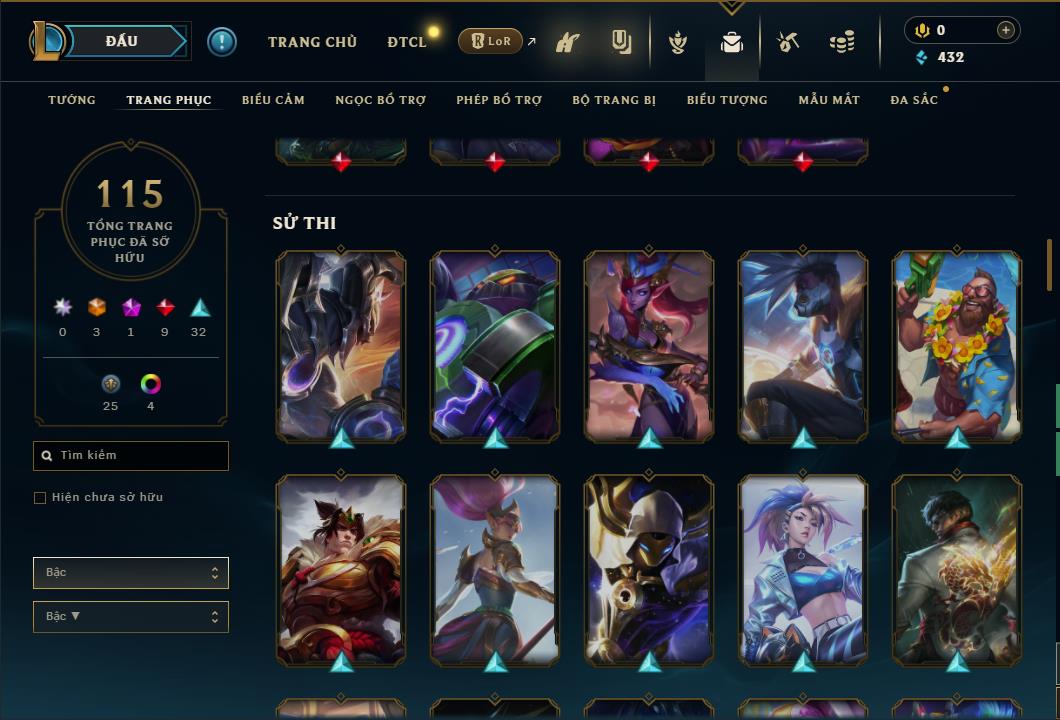Click the plus button beside the RP balance

point(1005,30)
